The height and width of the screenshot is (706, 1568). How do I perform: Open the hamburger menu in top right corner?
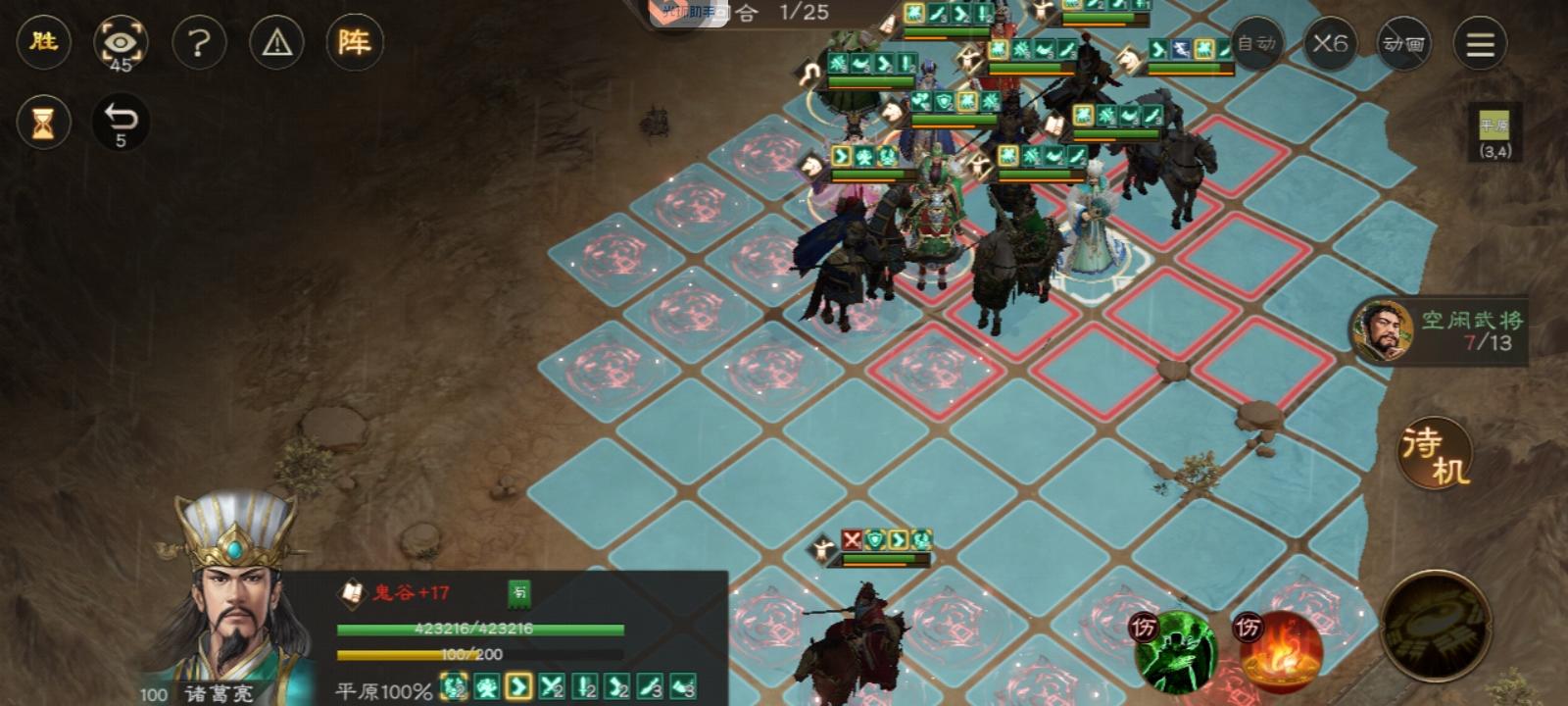tap(1480, 44)
